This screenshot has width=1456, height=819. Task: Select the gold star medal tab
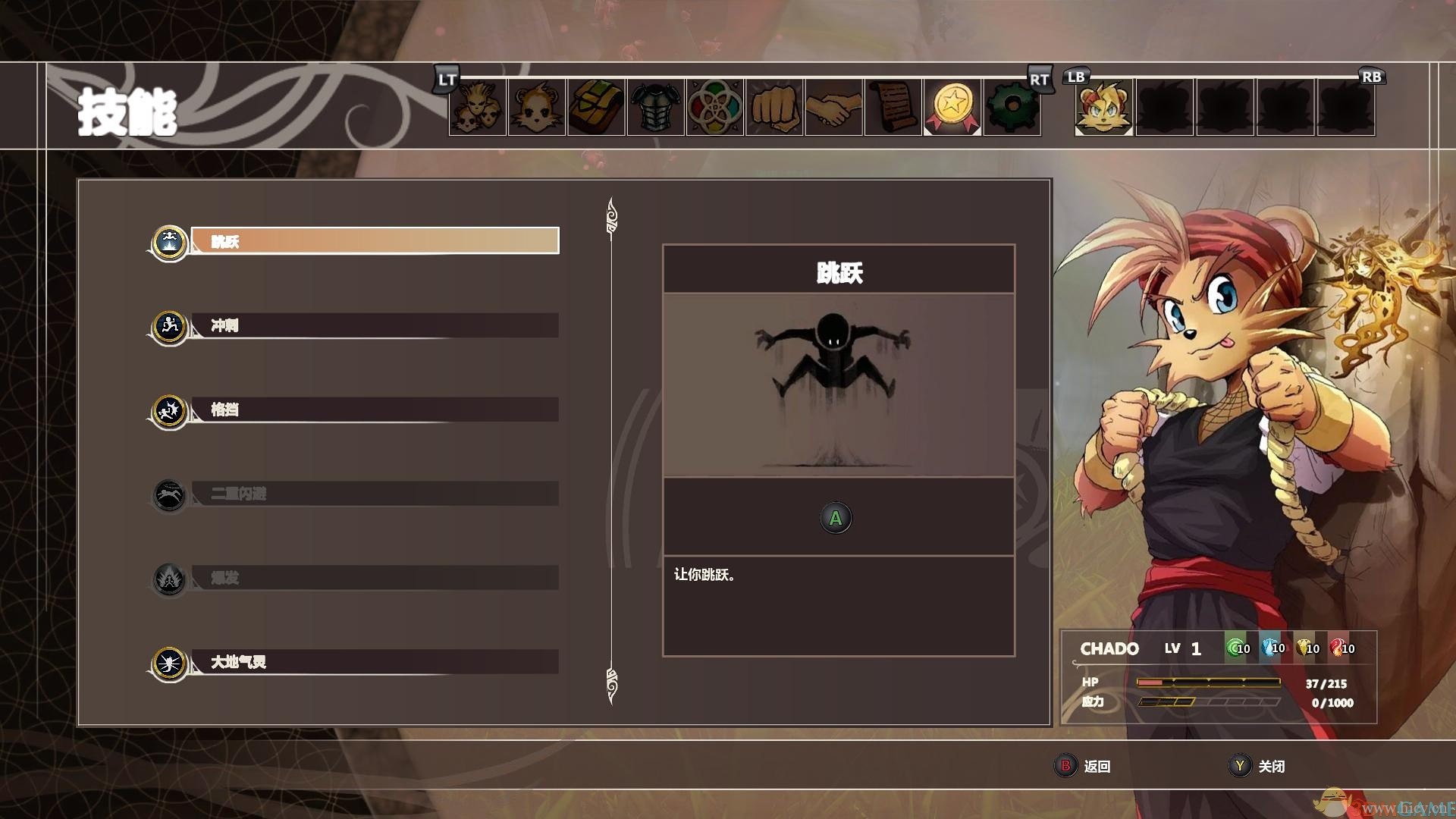[952, 108]
